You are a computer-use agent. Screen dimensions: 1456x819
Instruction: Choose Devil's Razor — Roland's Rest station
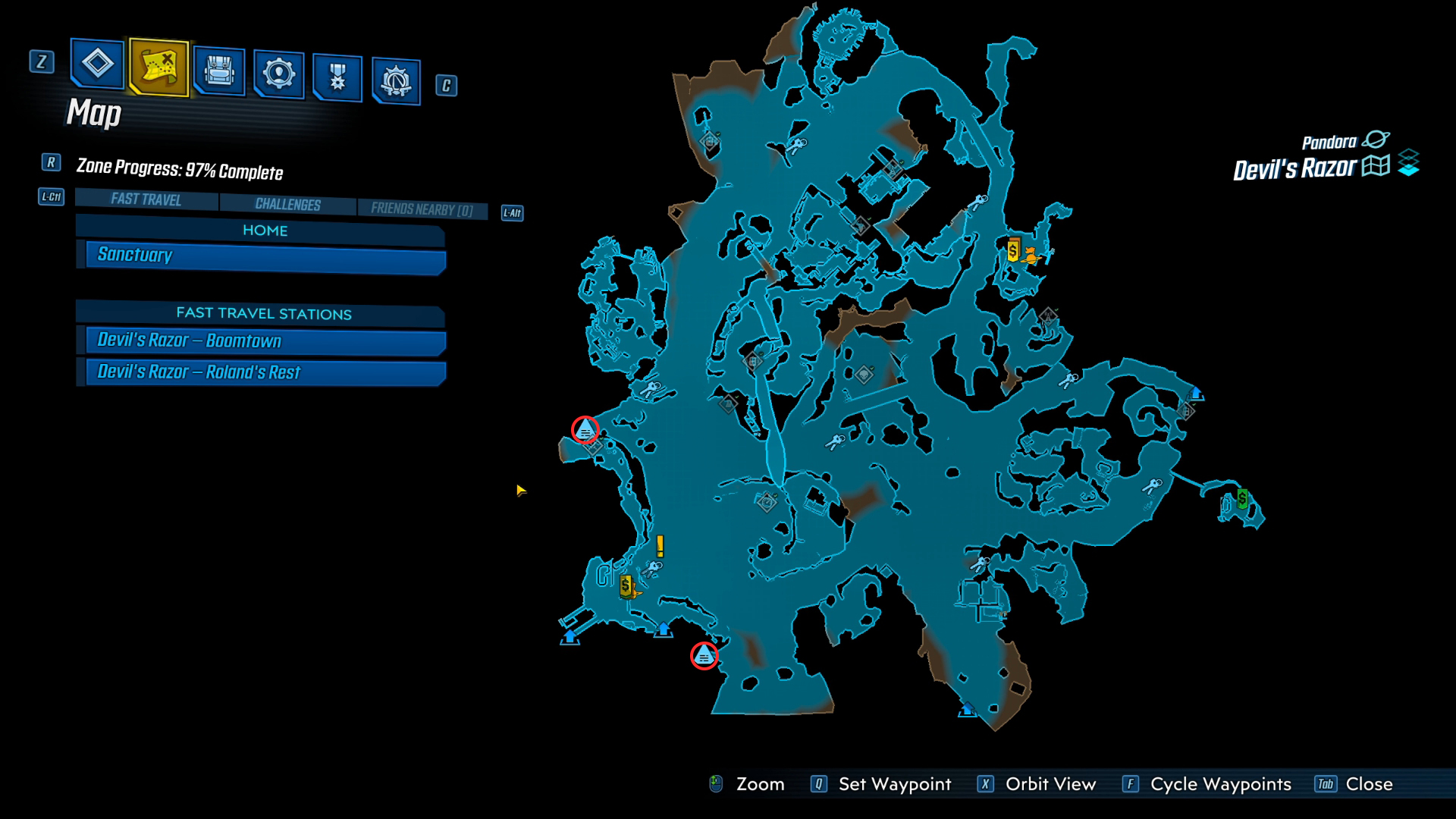[262, 372]
